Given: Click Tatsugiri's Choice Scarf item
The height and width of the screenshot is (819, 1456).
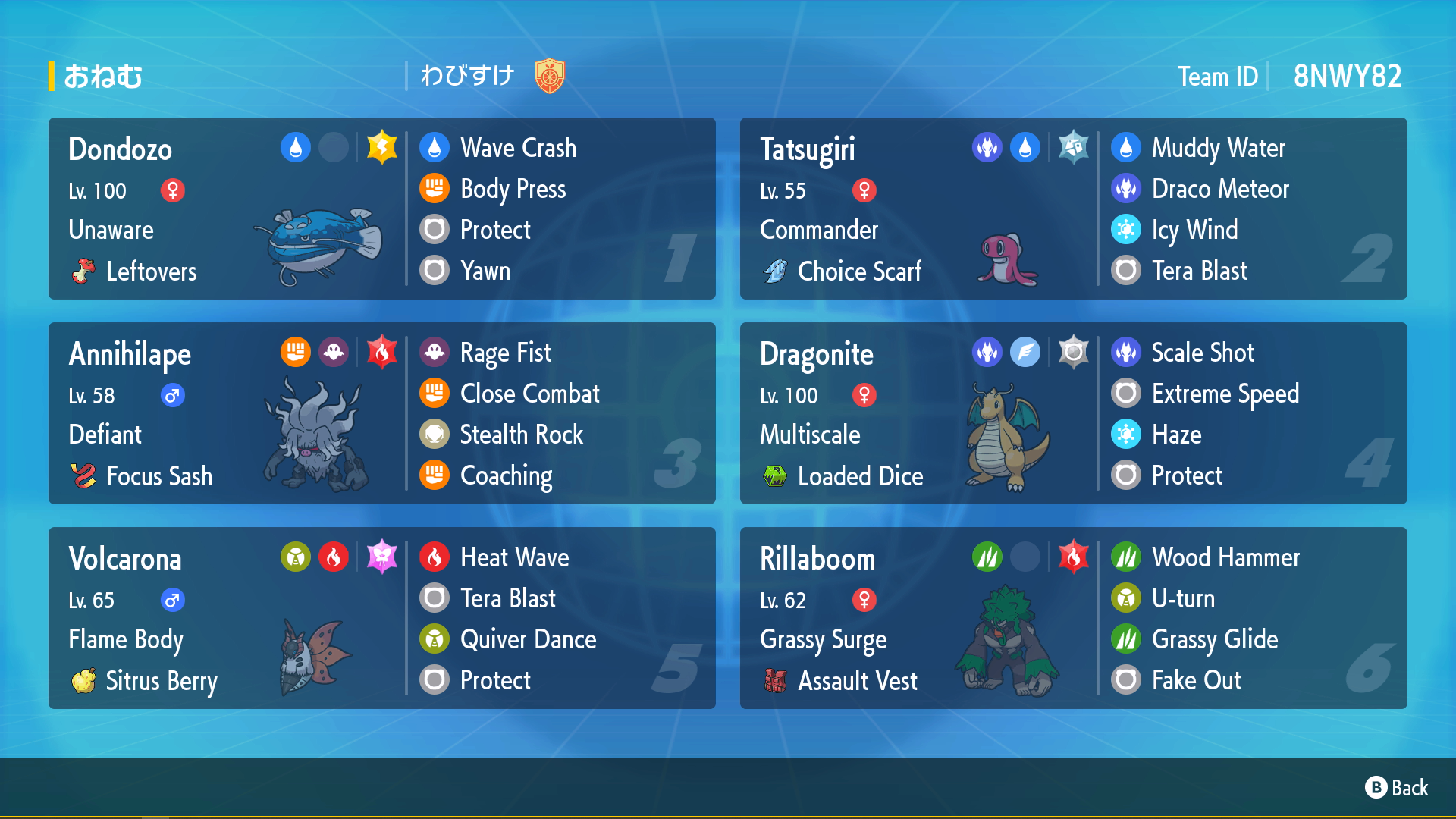Looking at the screenshot, I should point(858,271).
